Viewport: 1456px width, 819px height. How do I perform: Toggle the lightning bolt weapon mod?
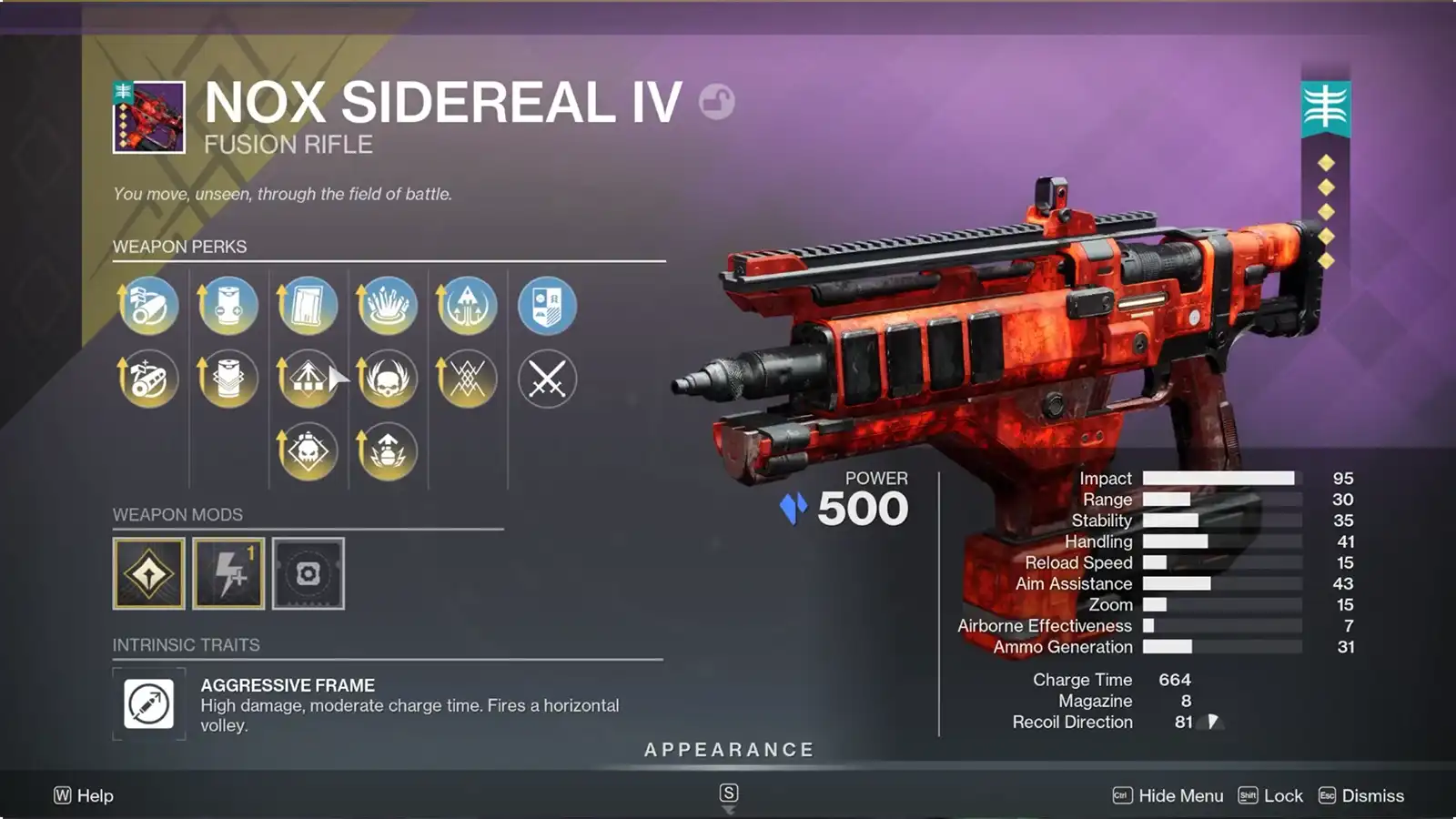tap(229, 574)
